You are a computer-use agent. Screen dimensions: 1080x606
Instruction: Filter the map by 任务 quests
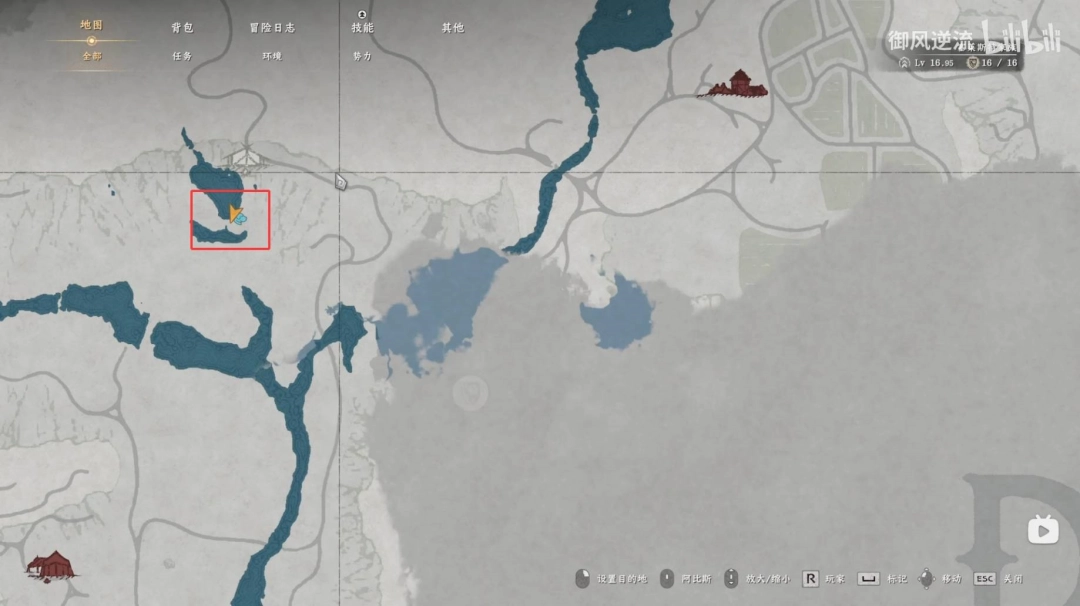point(181,57)
